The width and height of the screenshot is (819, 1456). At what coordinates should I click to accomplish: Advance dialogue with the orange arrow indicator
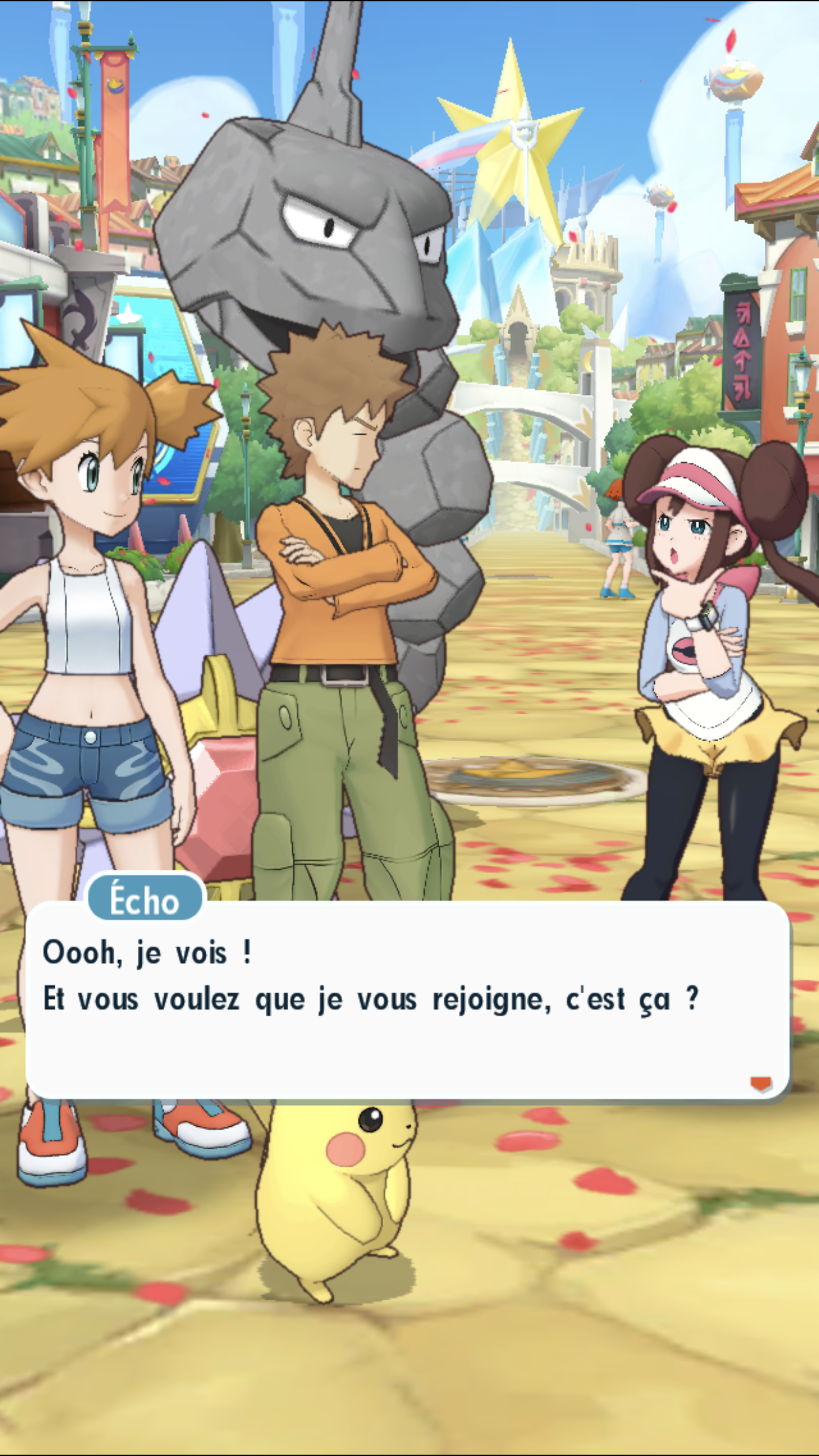click(761, 1083)
